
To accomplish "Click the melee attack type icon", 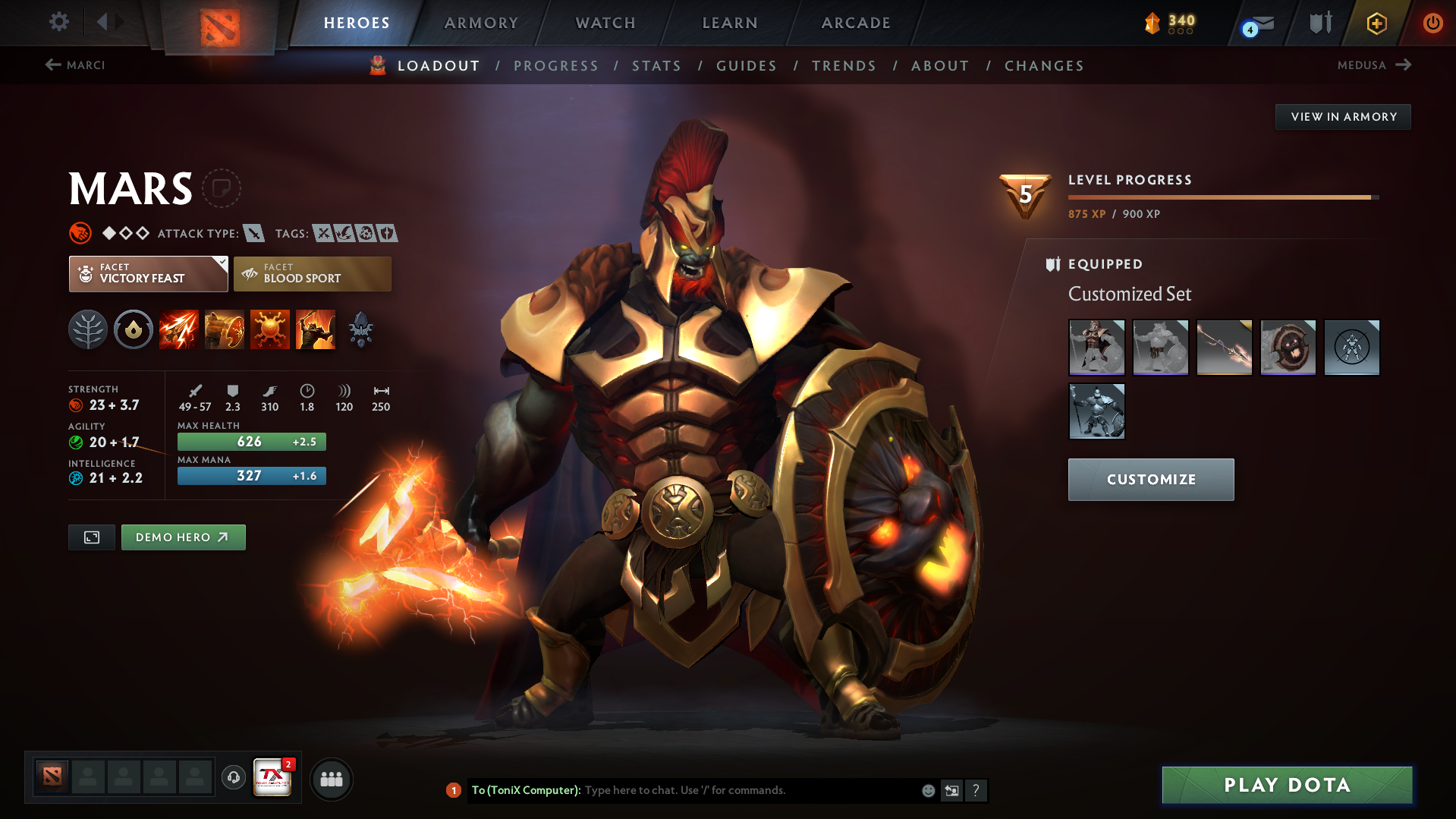I will click(254, 234).
